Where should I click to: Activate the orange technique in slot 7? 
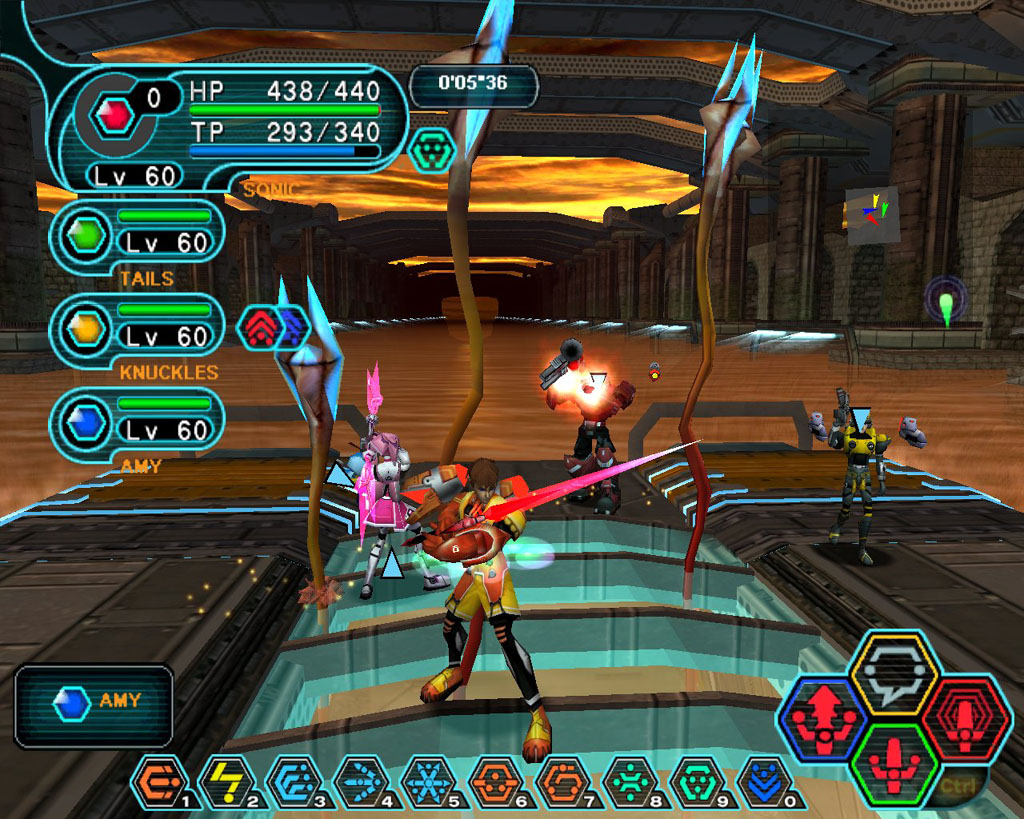[563, 781]
